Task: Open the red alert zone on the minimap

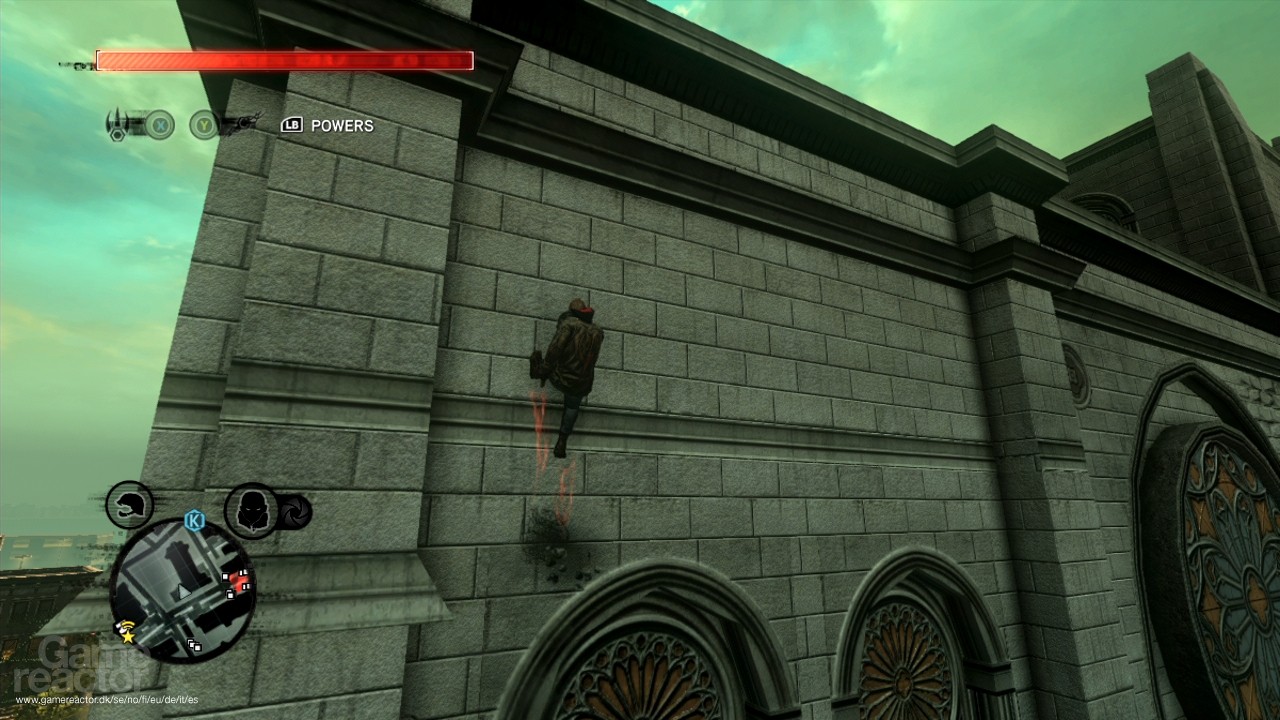Action: (237, 583)
